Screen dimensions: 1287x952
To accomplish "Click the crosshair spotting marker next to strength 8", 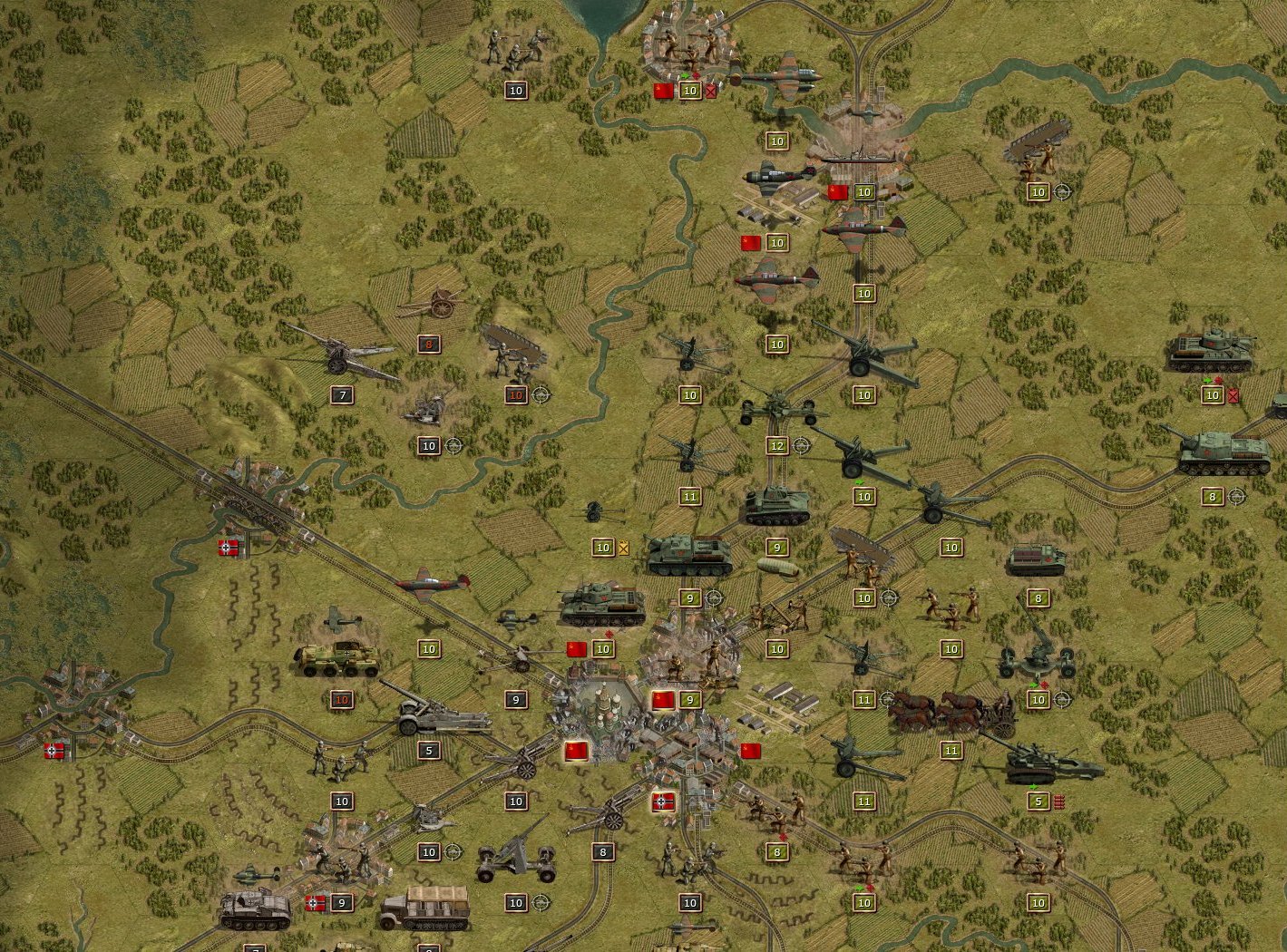I will pos(1235,496).
